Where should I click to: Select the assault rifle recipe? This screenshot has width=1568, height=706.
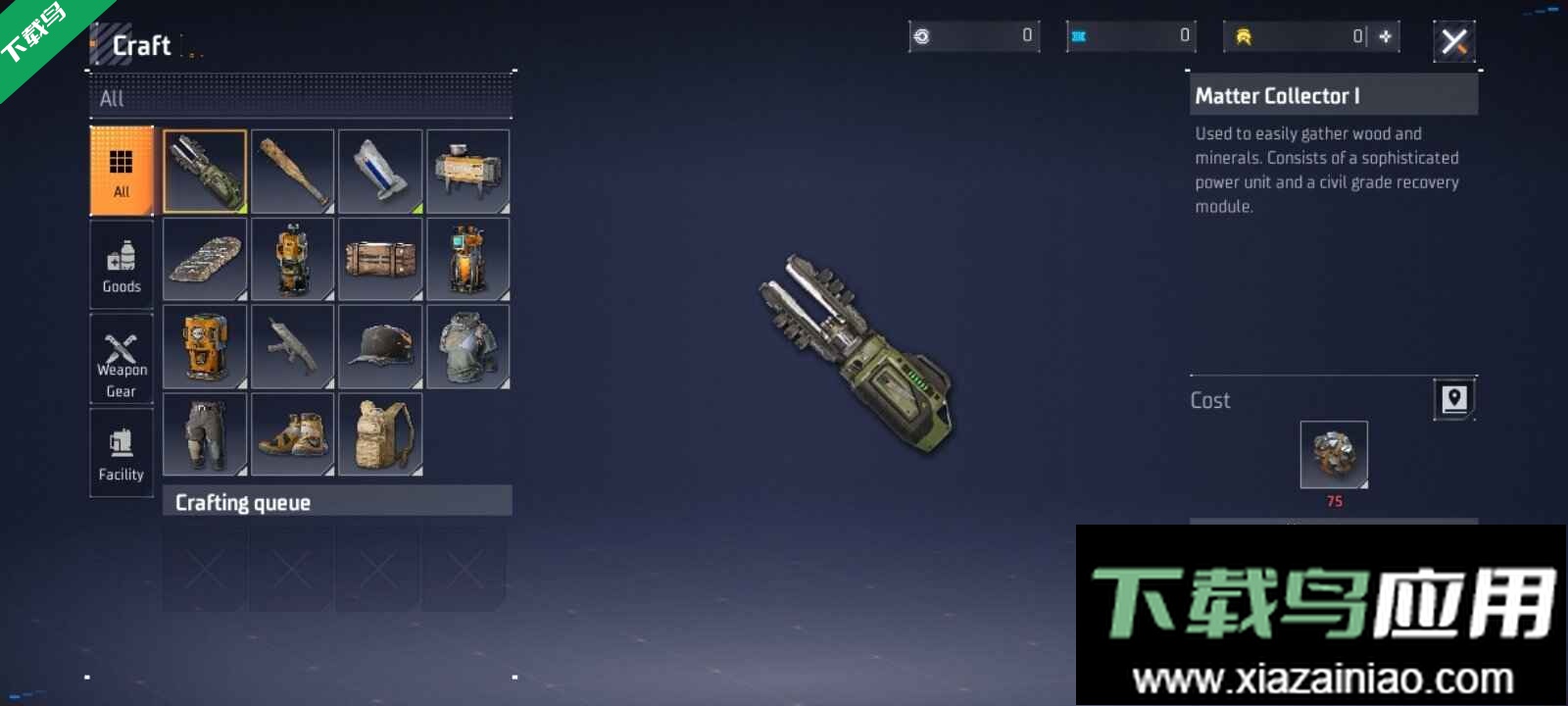[292, 346]
